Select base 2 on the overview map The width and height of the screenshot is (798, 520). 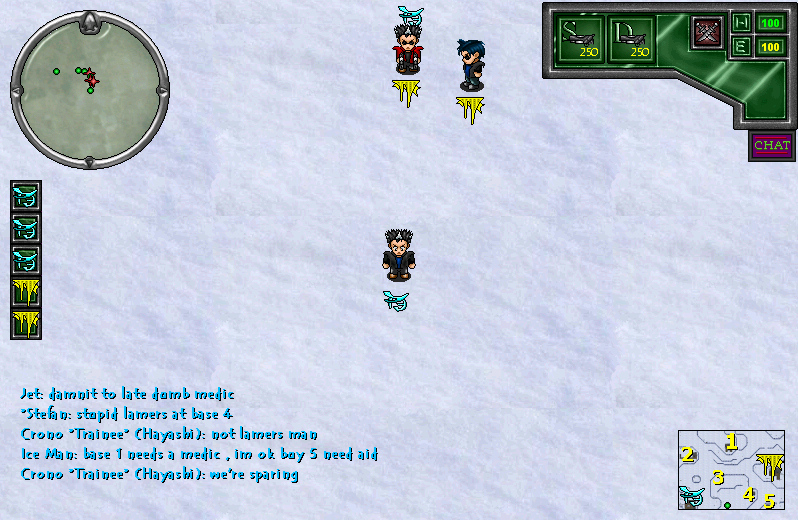tap(687, 456)
